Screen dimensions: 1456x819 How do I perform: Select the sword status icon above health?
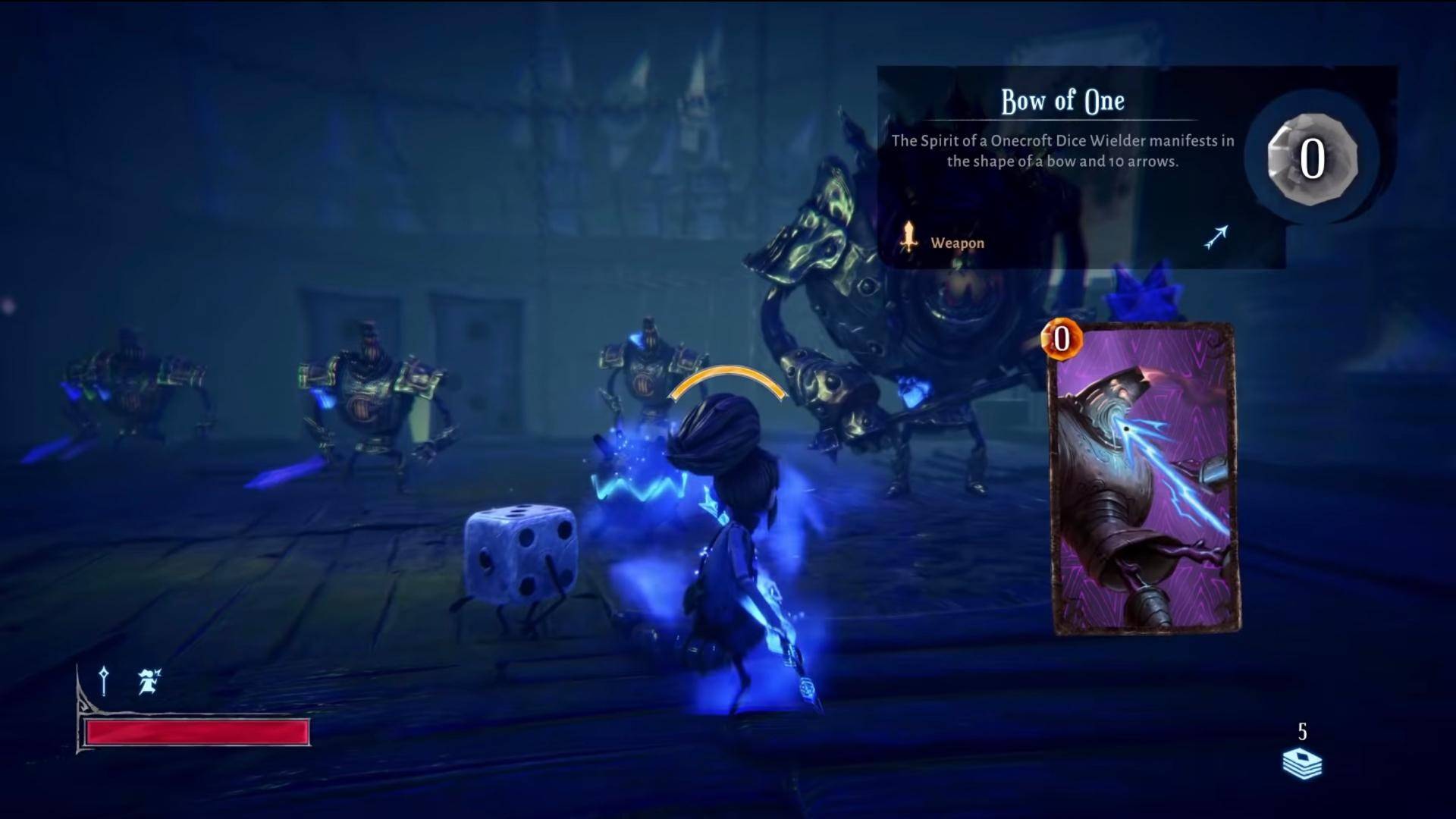(104, 680)
